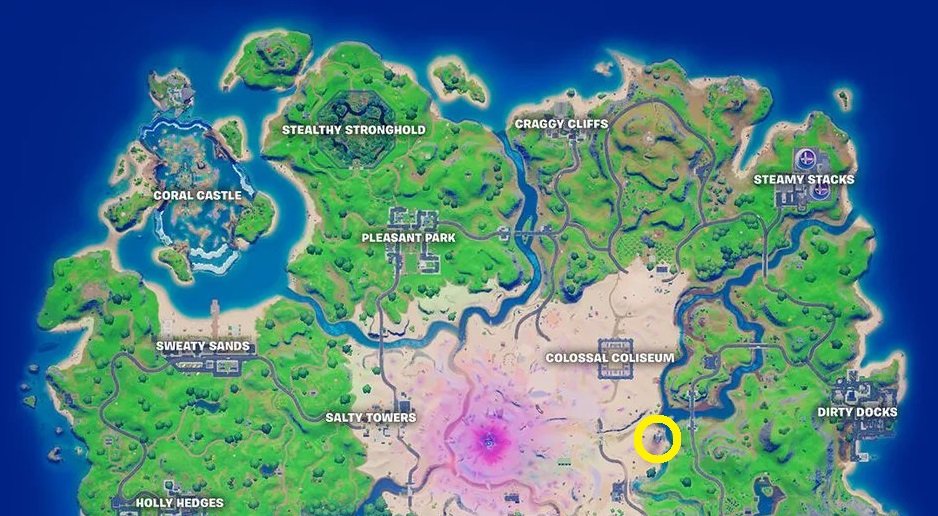The width and height of the screenshot is (938, 516).
Task: Click the Salty Towers location label
Action: point(371,417)
